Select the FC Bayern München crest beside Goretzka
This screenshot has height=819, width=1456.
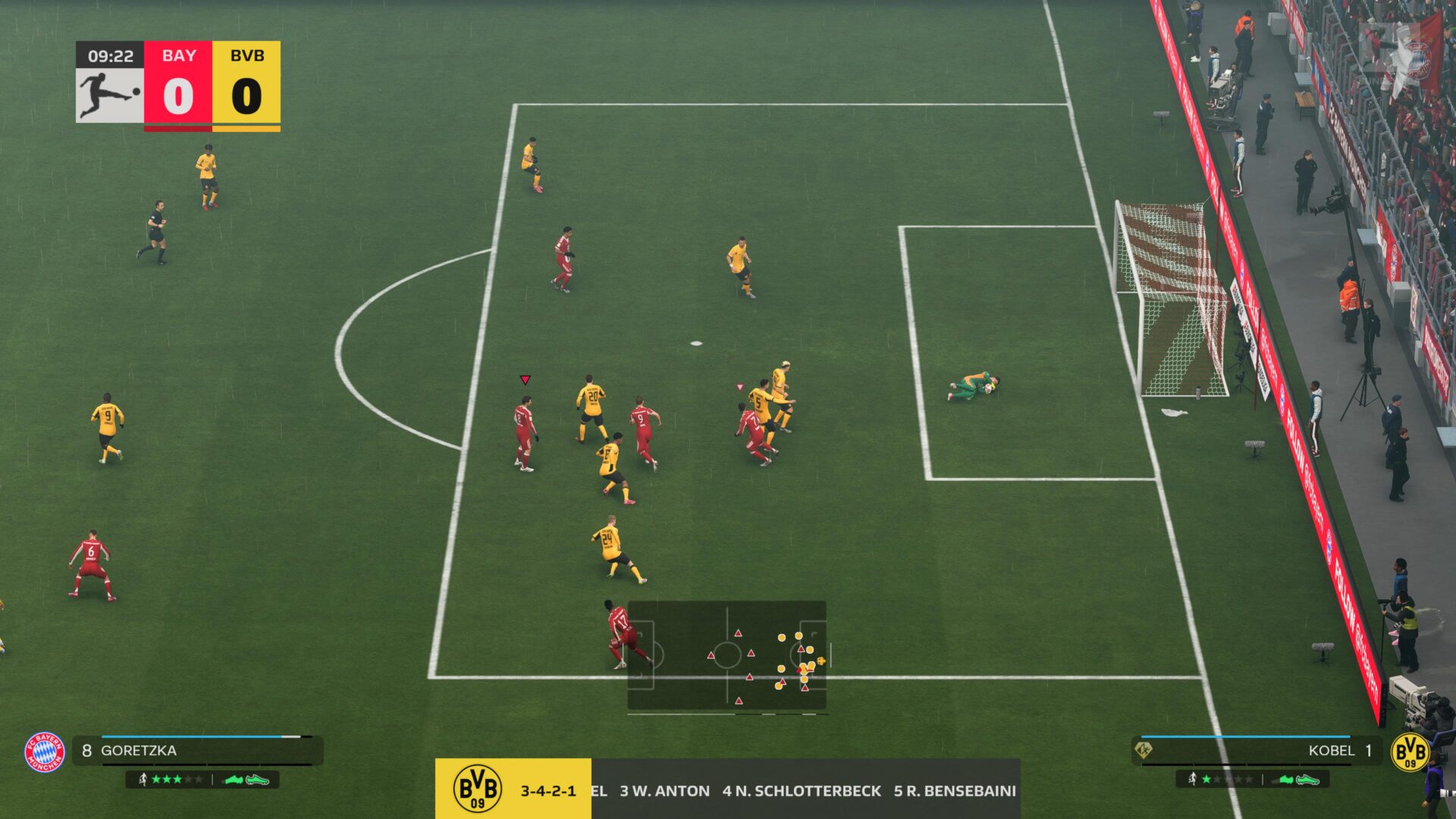click(45, 752)
